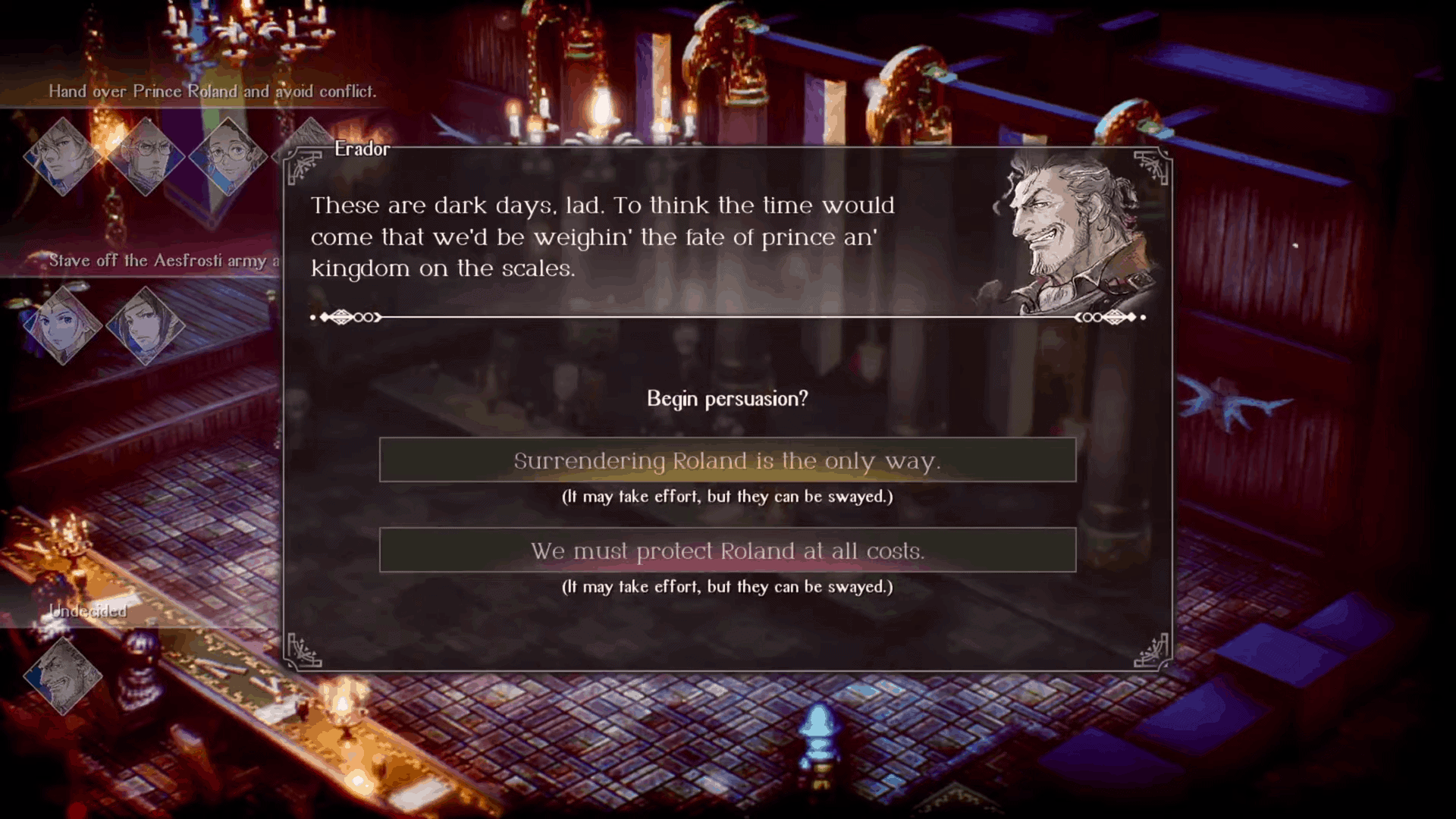Click the 'Begin persuasion?' prompt text
1456x819 pixels.
[x=727, y=397]
